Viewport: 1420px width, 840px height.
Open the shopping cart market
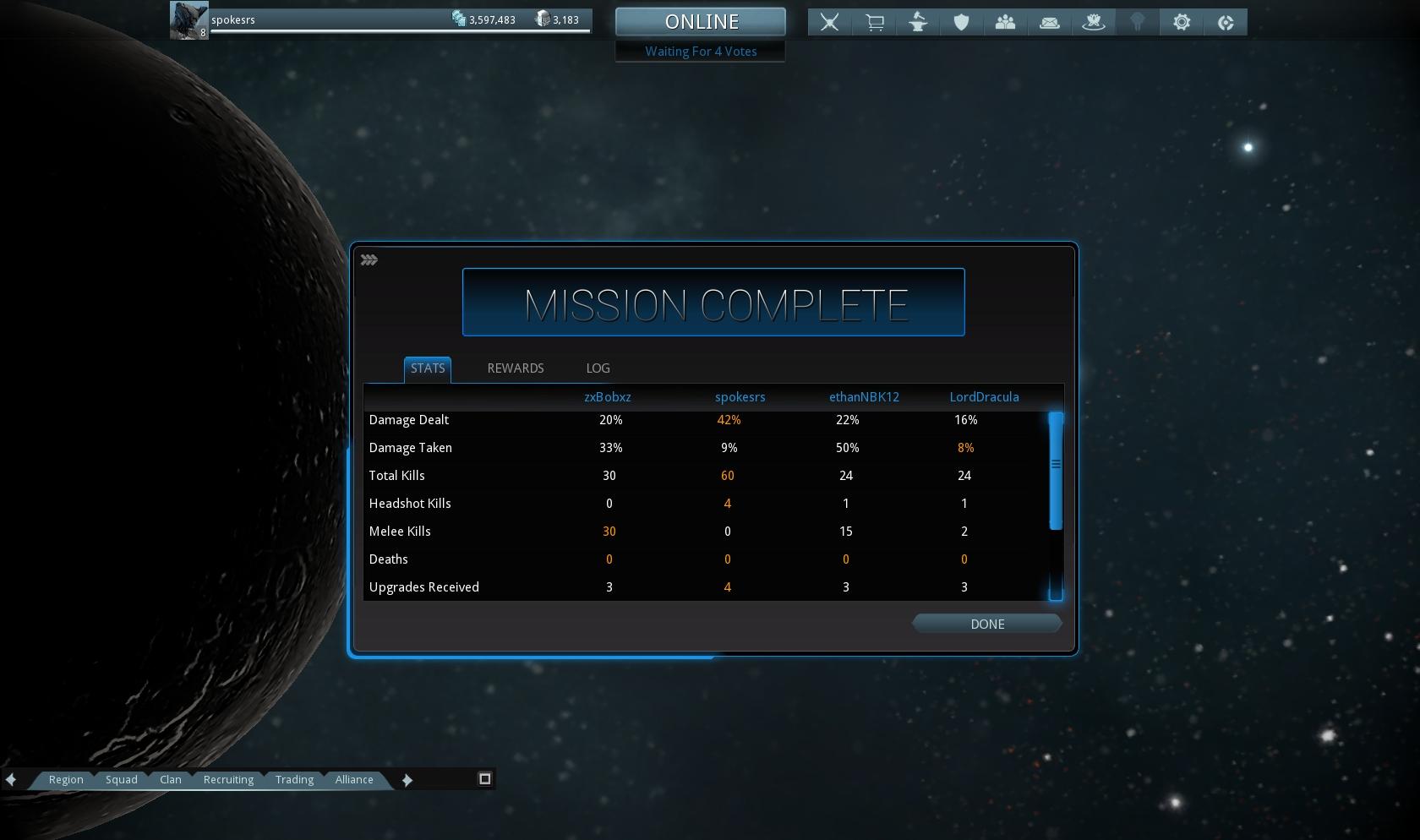pyautogui.click(x=874, y=22)
